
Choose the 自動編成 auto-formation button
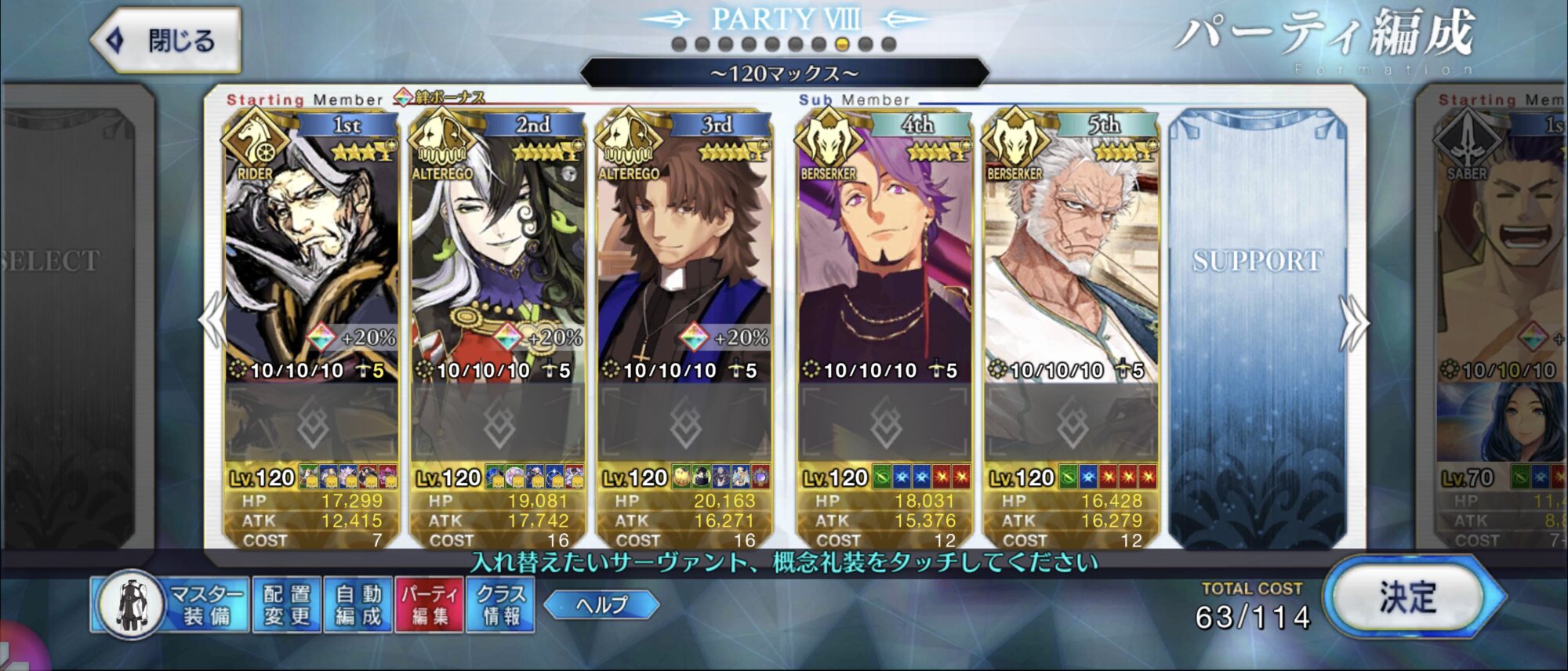click(358, 604)
